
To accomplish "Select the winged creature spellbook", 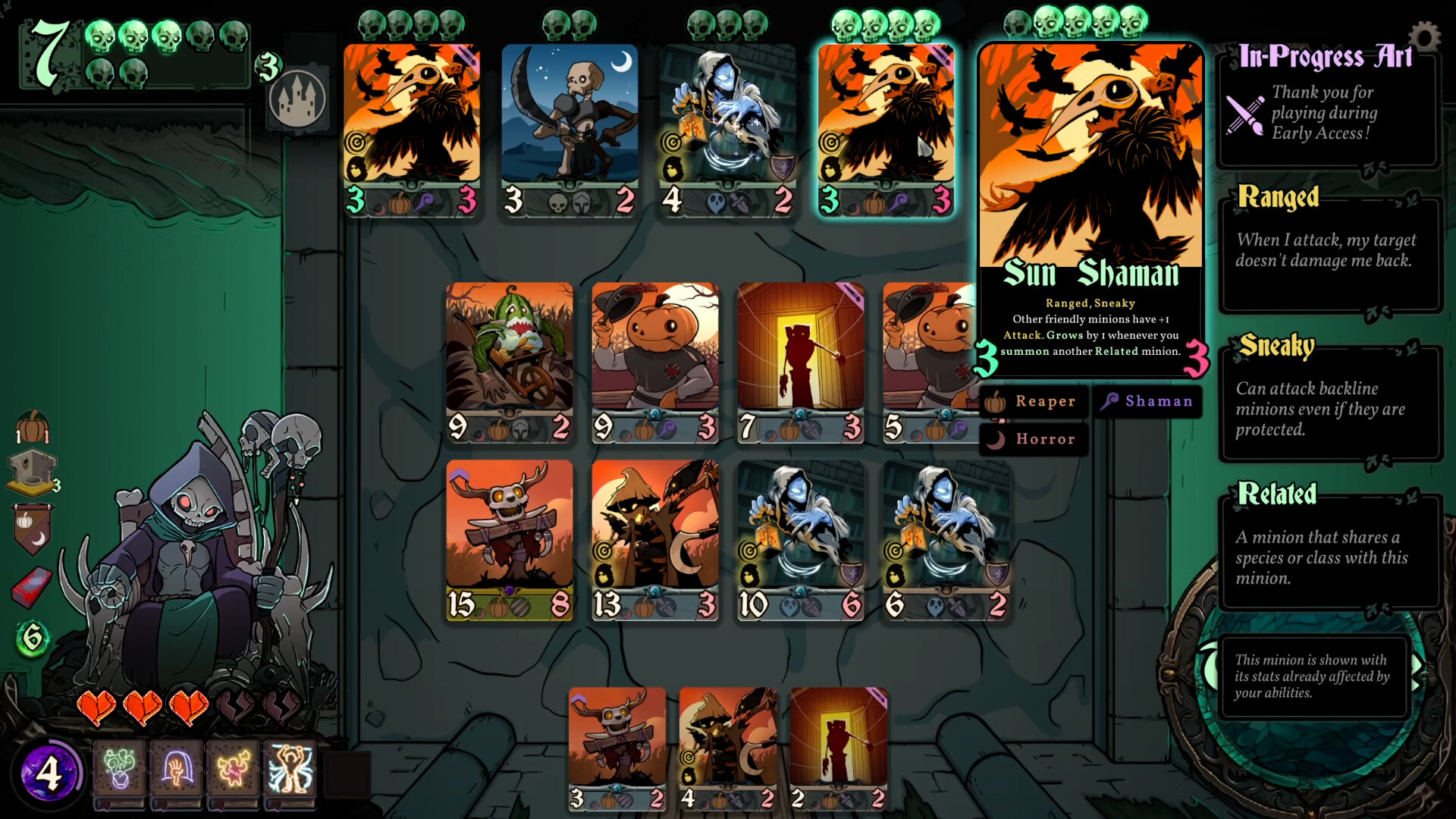I will [231, 770].
